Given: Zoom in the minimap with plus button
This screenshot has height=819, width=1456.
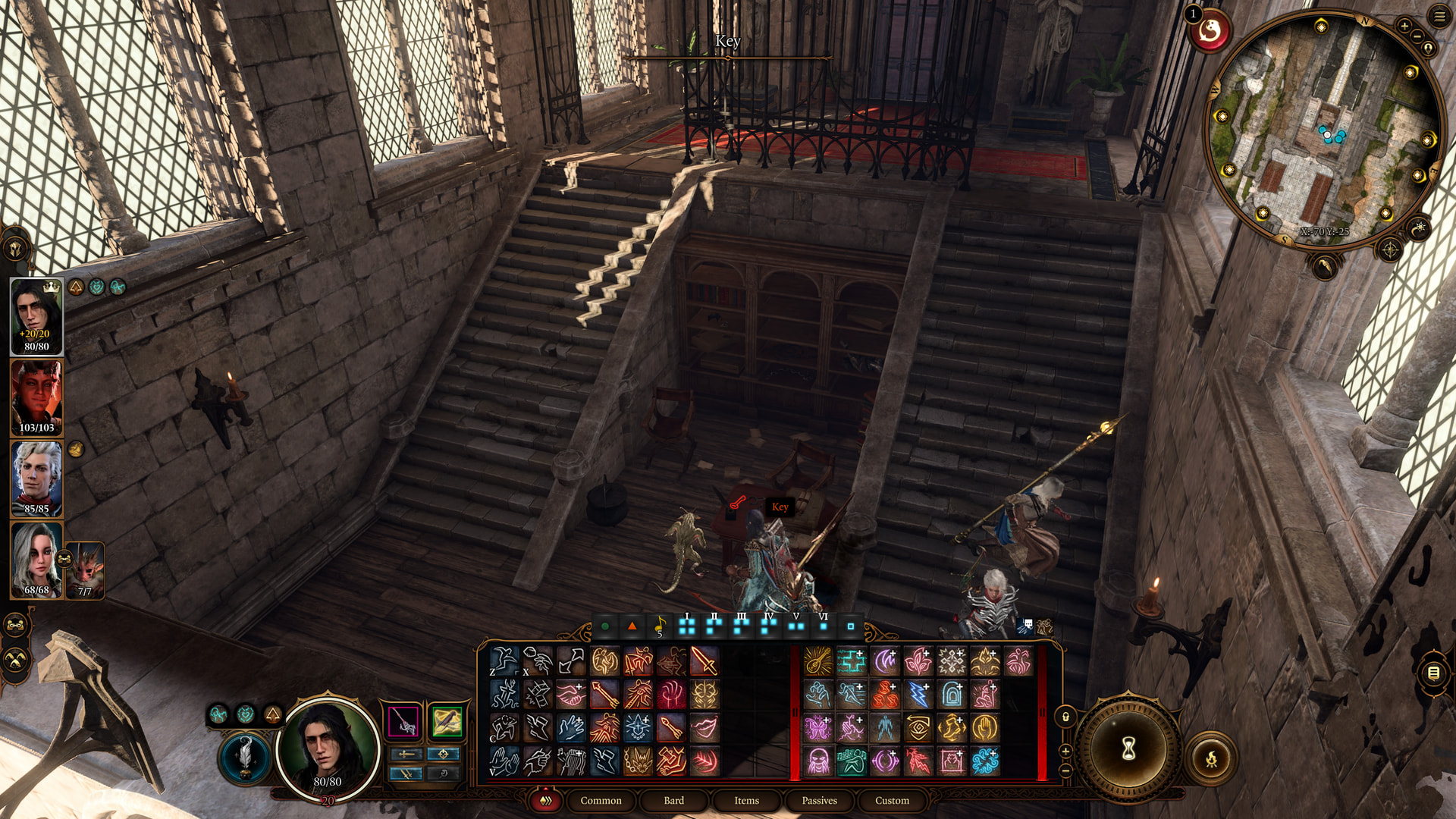Looking at the screenshot, I should (x=1404, y=26).
